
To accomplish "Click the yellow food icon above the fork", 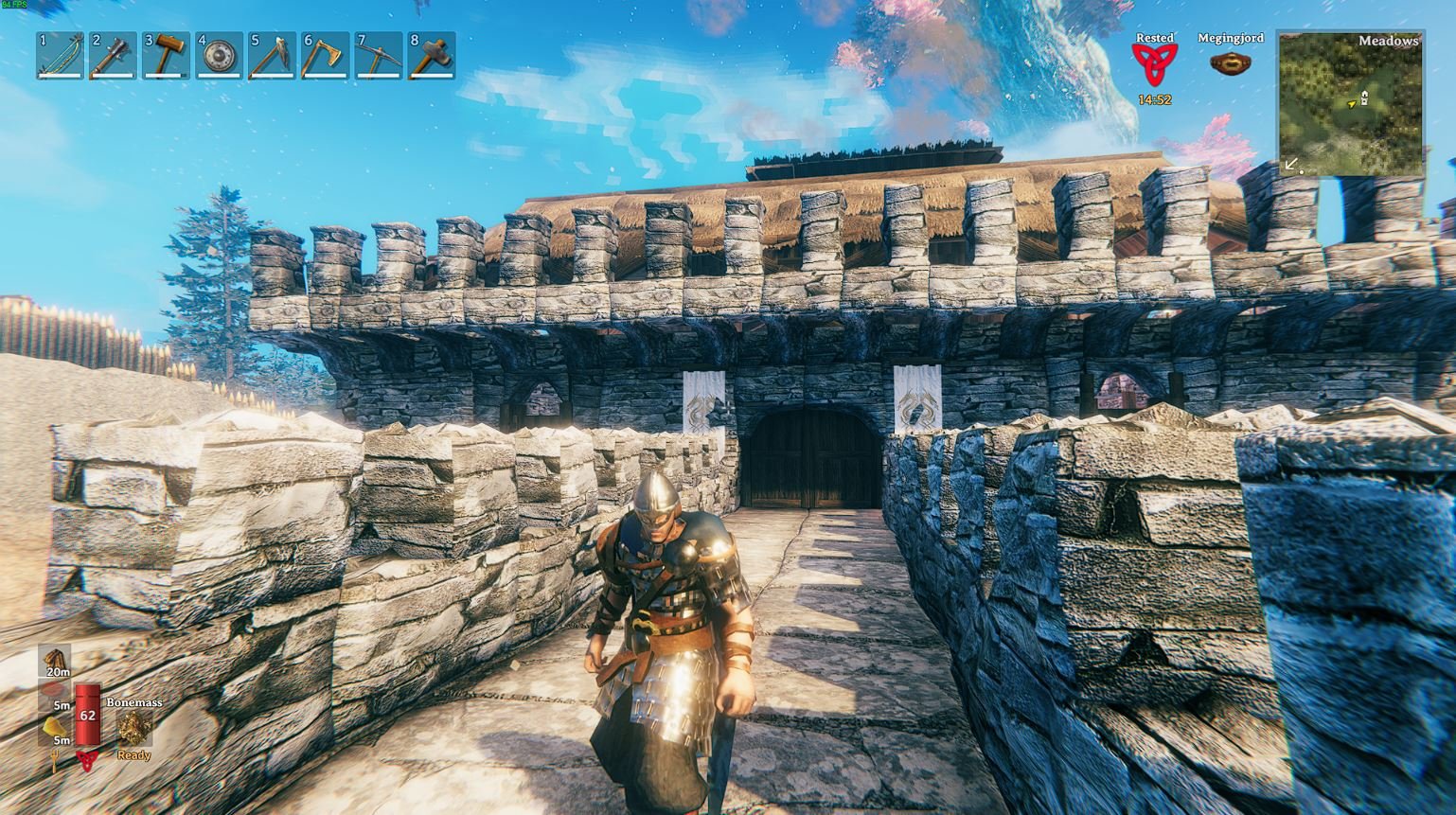I will pos(53,727).
